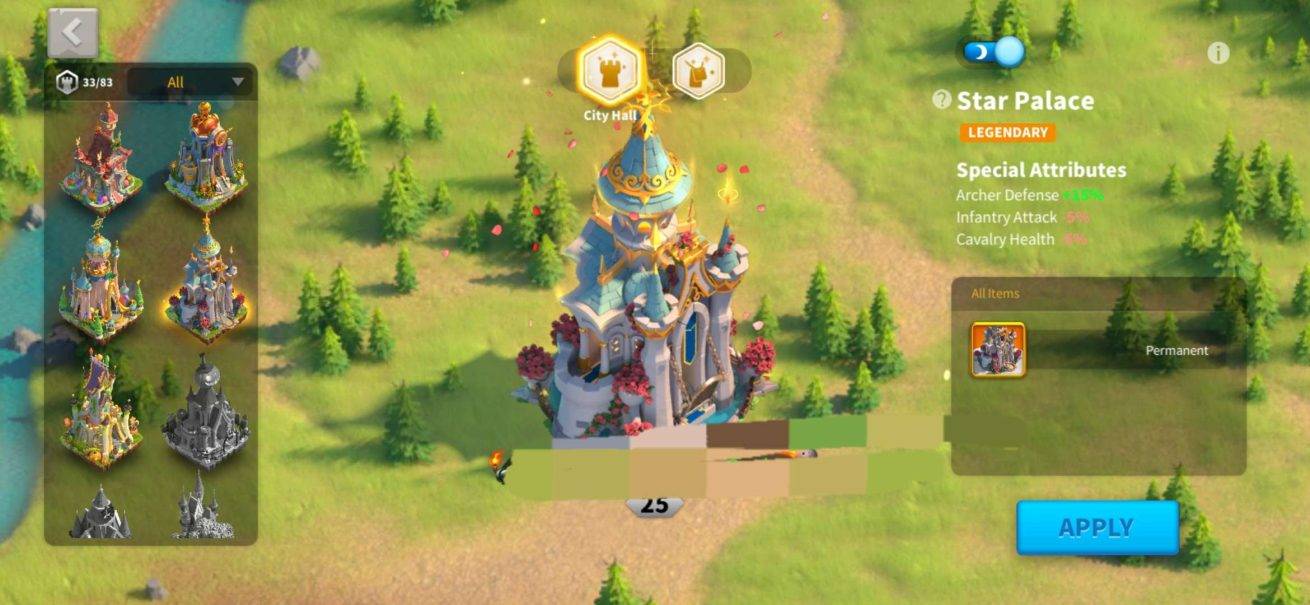This screenshot has height=605, width=1310.
Task: Open the All filter dropdown
Action: tap(191, 82)
